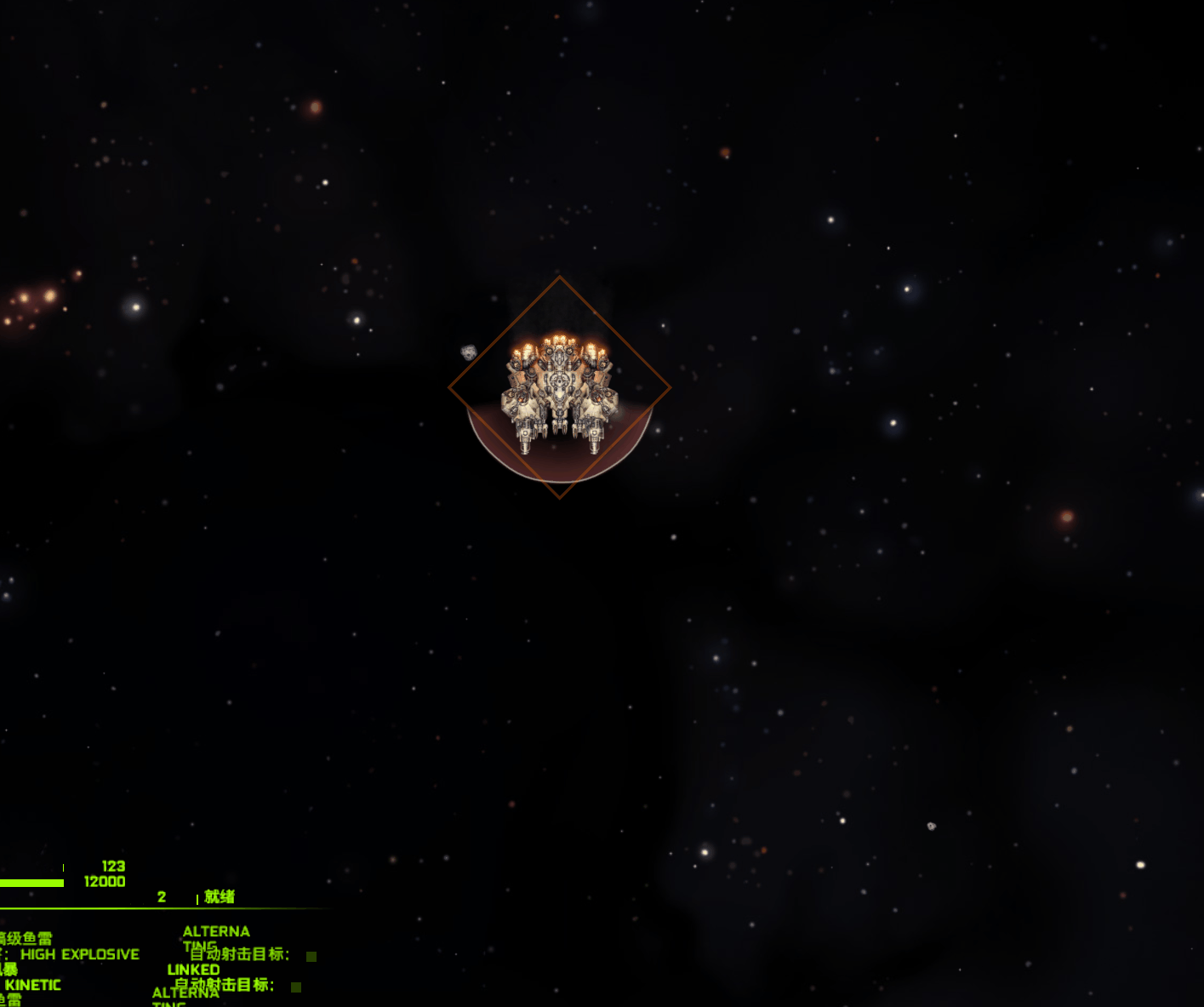Click the flux capacity value 12000
This screenshot has width=1204, height=1007.
pos(105,881)
